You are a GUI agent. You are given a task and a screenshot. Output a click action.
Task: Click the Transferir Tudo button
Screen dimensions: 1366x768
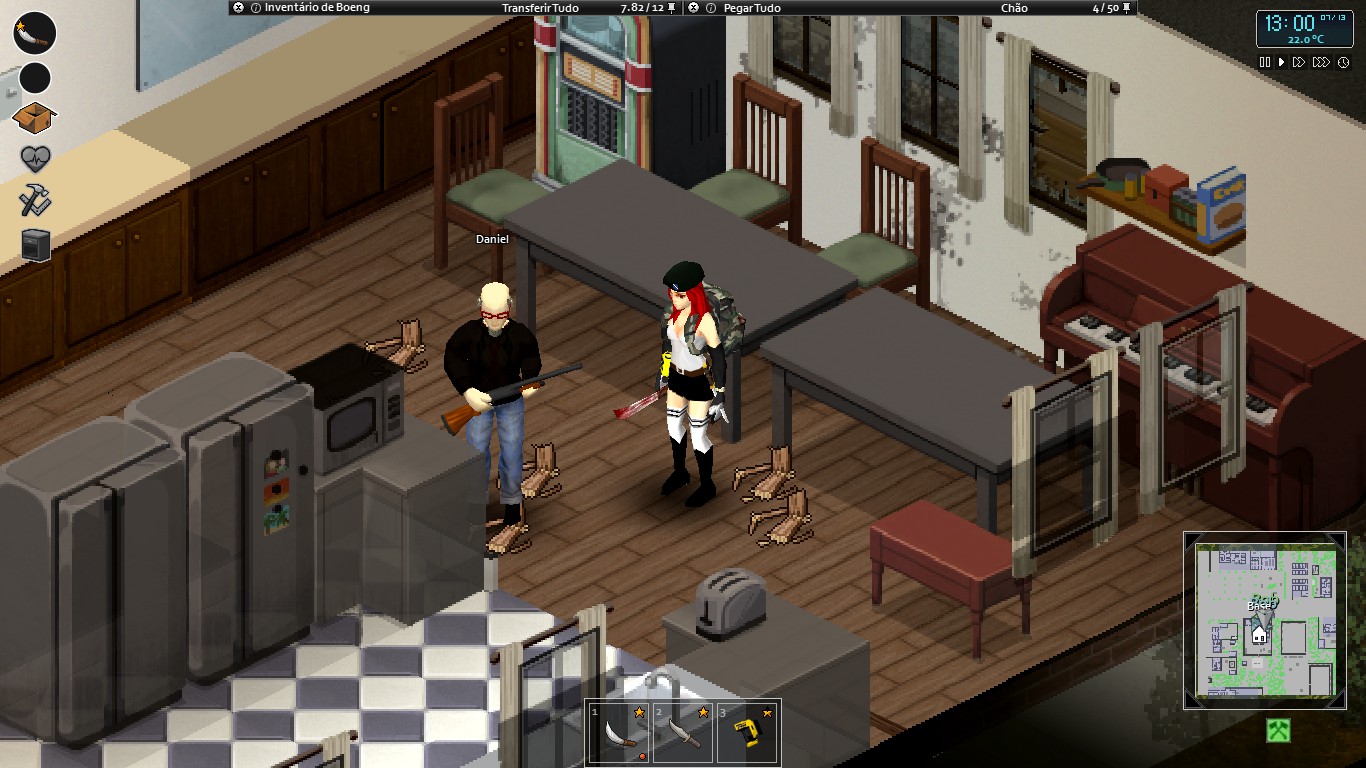pyautogui.click(x=540, y=8)
